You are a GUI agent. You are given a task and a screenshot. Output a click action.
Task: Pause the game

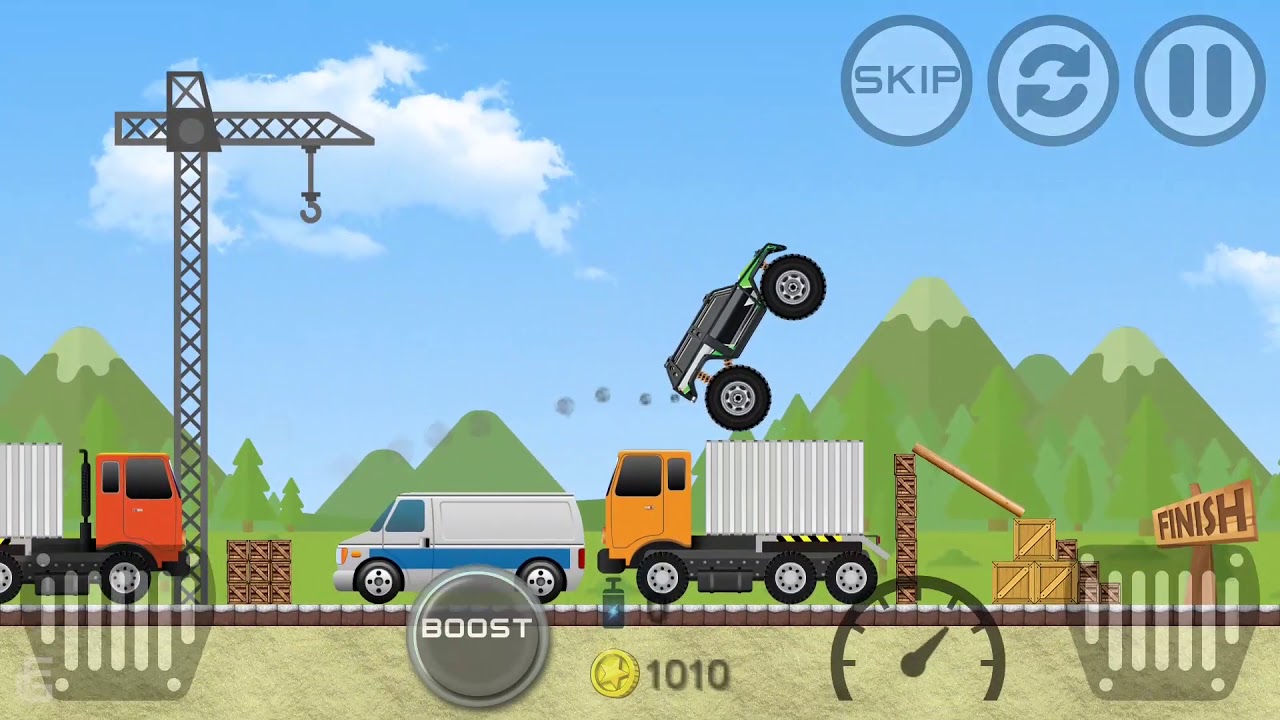point(1199,80)
